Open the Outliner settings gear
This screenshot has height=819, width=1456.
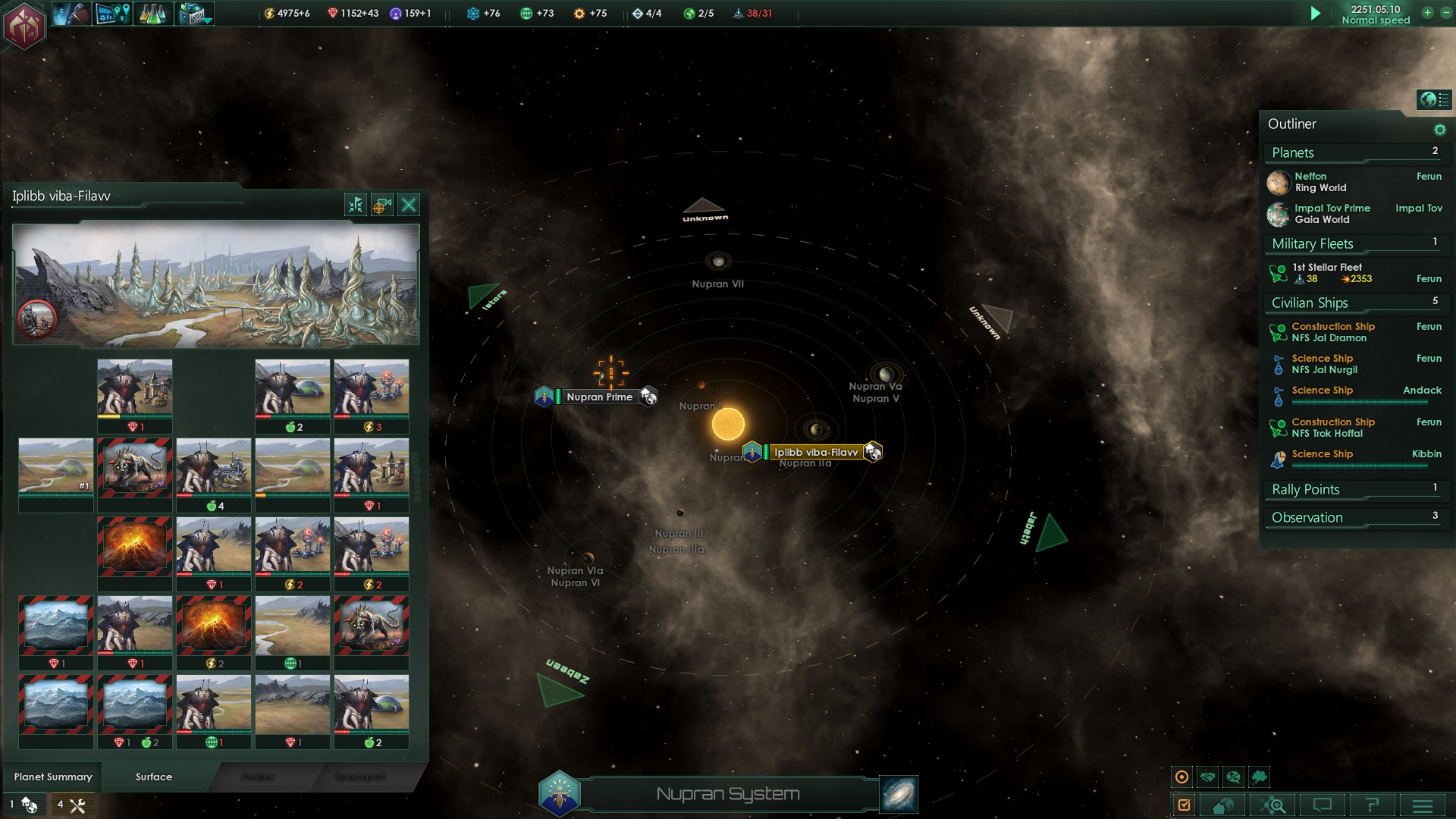click(x=1439, y=130)
